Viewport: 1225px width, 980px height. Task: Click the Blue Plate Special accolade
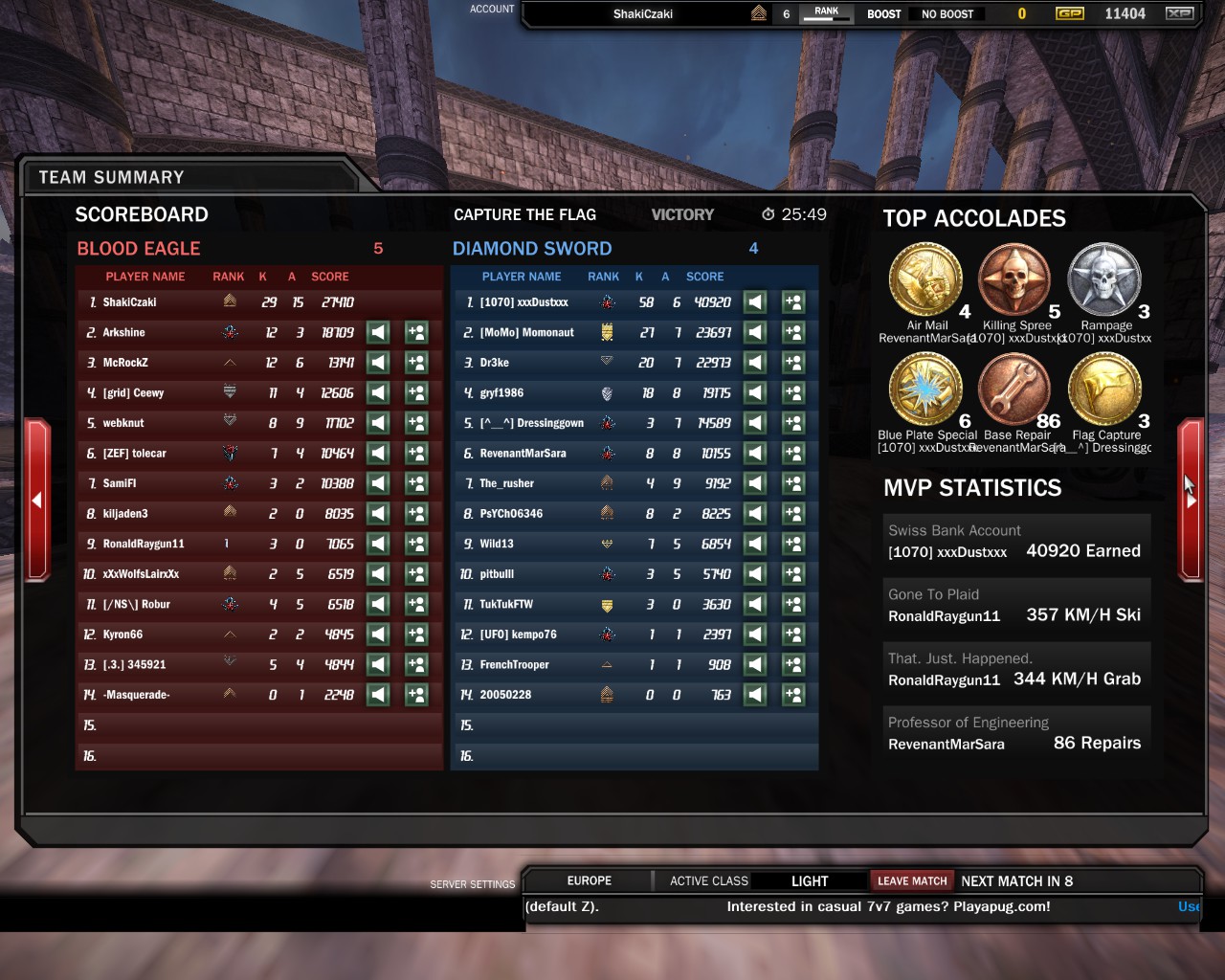pos(924,395)
